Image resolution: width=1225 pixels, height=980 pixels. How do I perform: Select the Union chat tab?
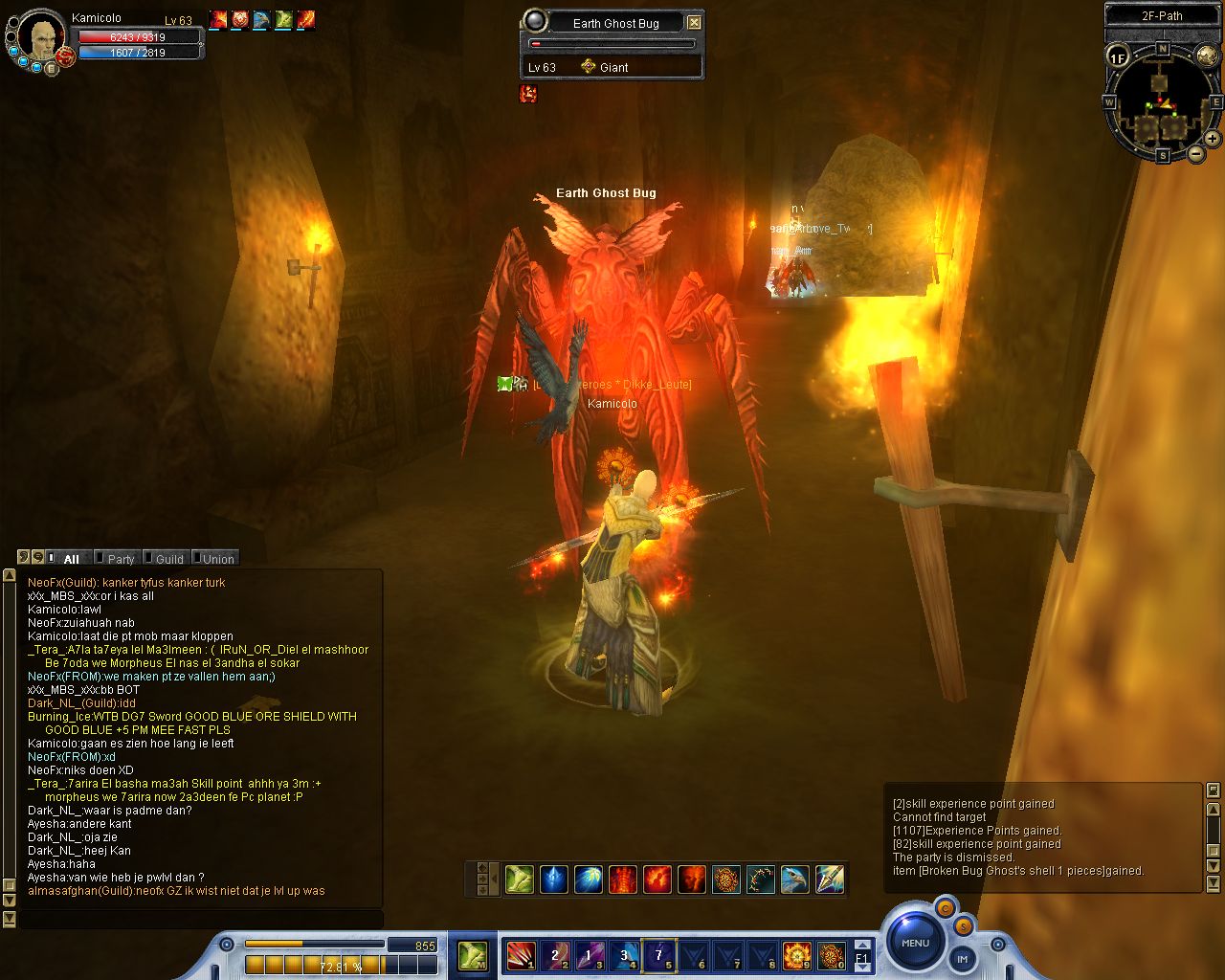click(x=217, y=559)
